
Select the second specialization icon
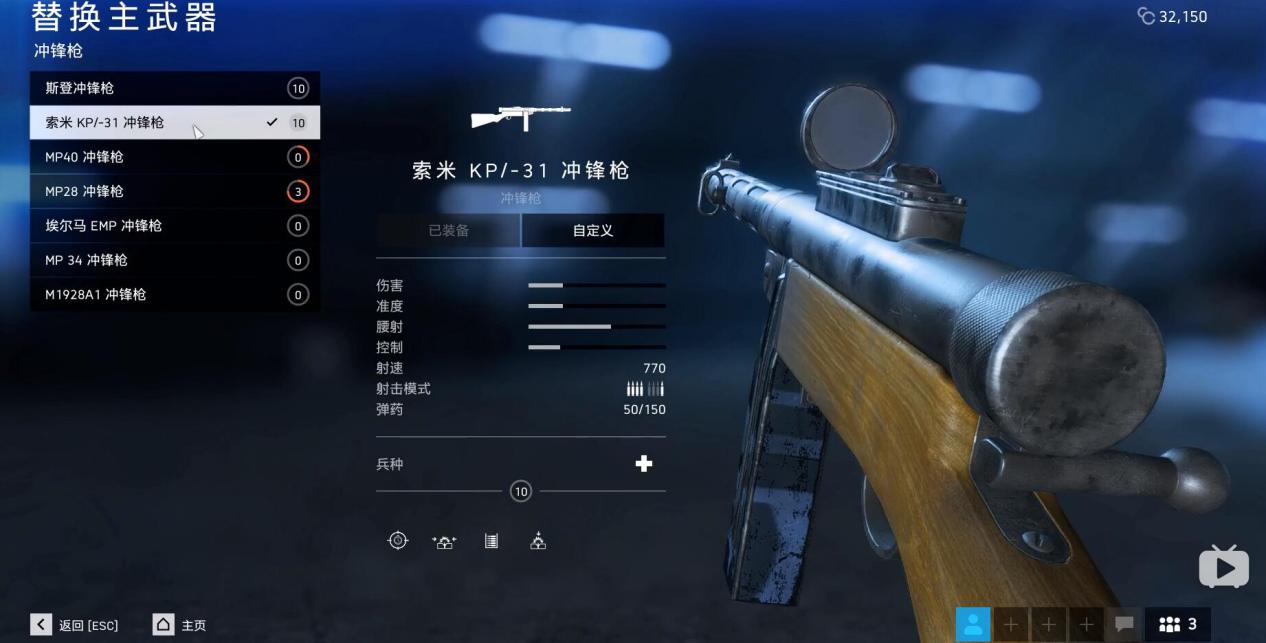coord(444,541)
